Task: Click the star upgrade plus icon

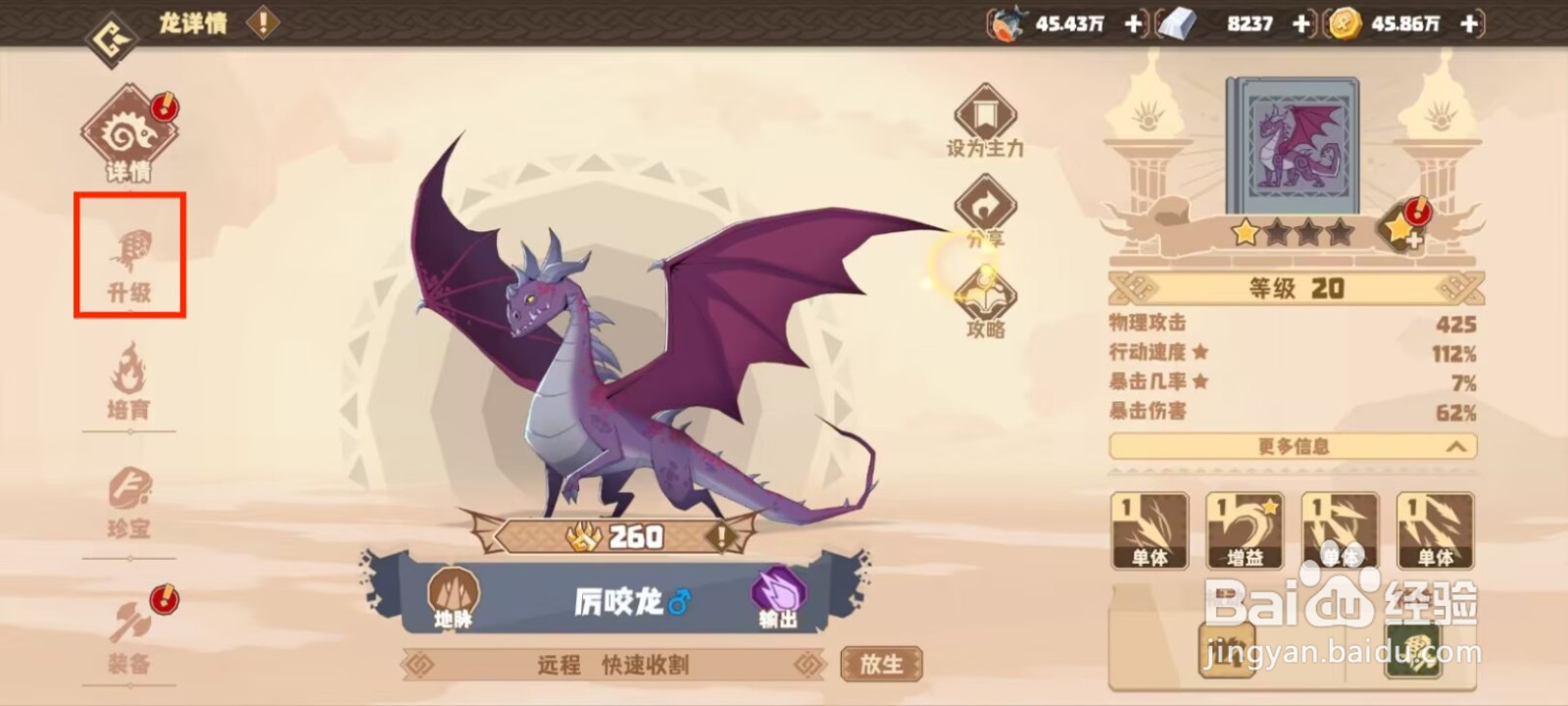Action: (x=1403, y=230)
